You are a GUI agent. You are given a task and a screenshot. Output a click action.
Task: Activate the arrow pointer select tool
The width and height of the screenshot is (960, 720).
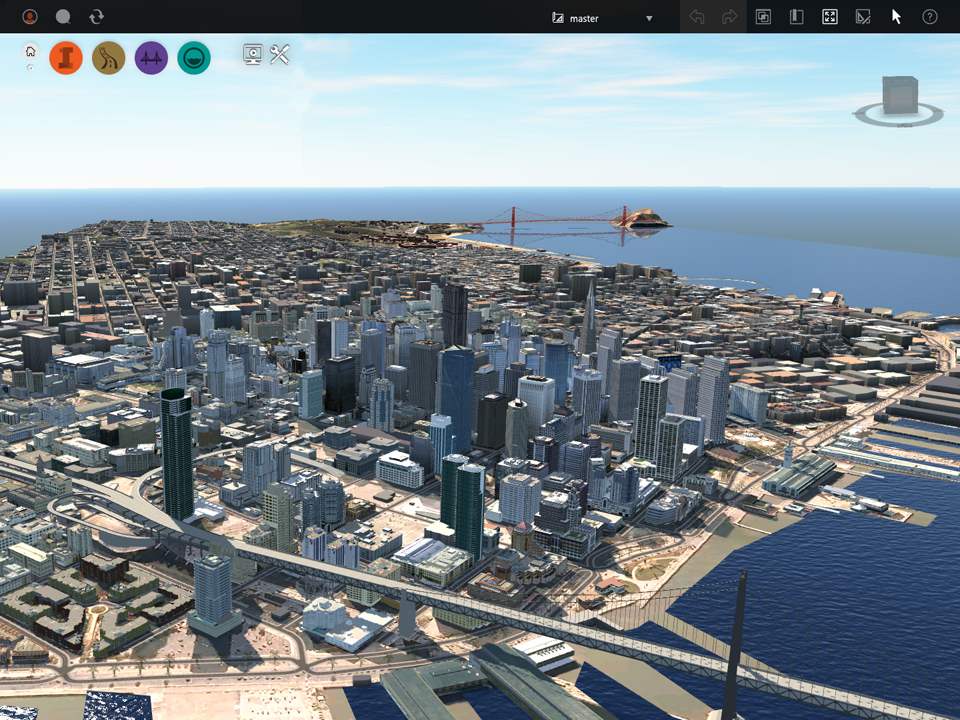pos(896,17)
